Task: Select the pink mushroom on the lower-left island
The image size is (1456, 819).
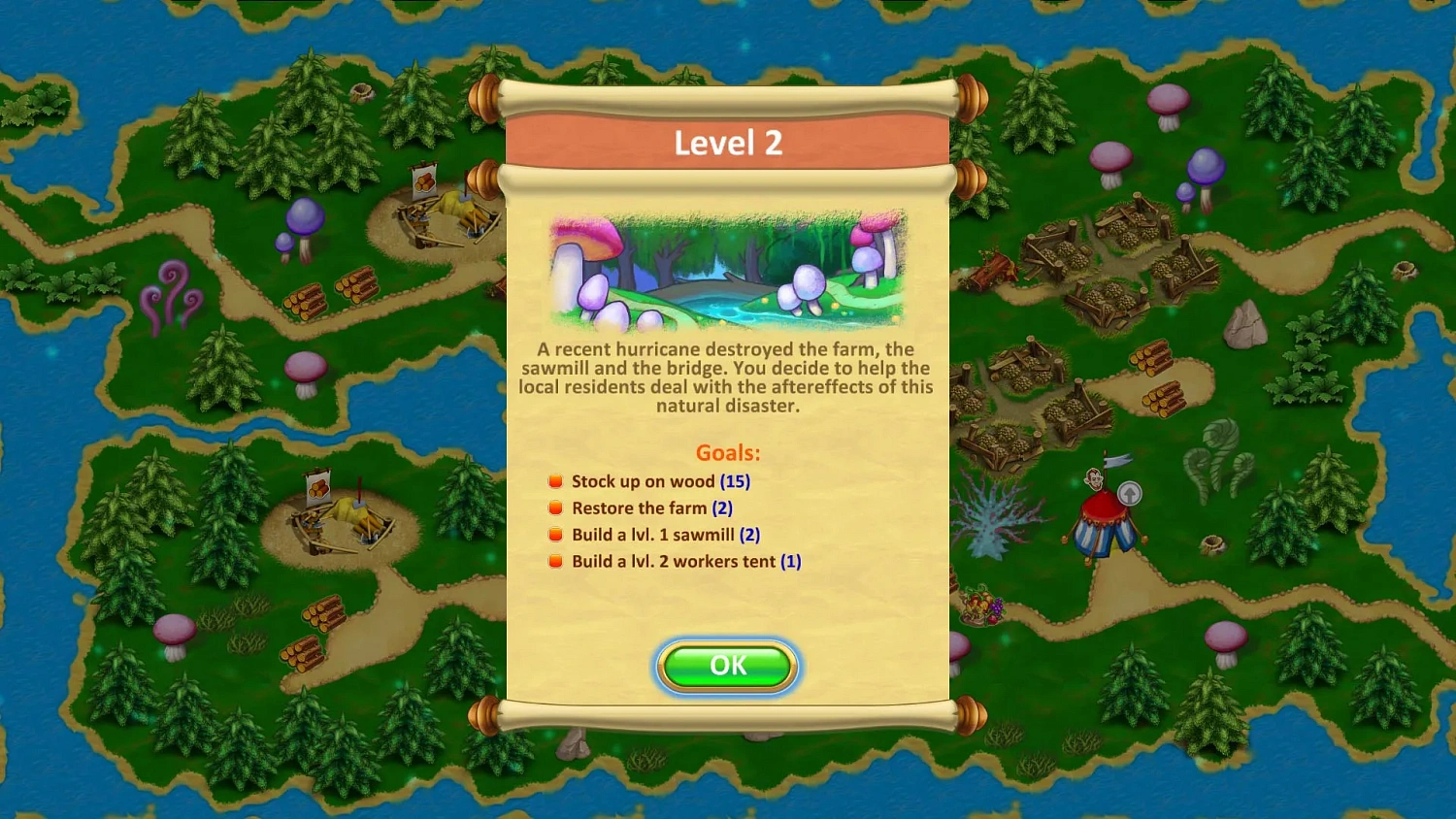Action: point(173,631)
